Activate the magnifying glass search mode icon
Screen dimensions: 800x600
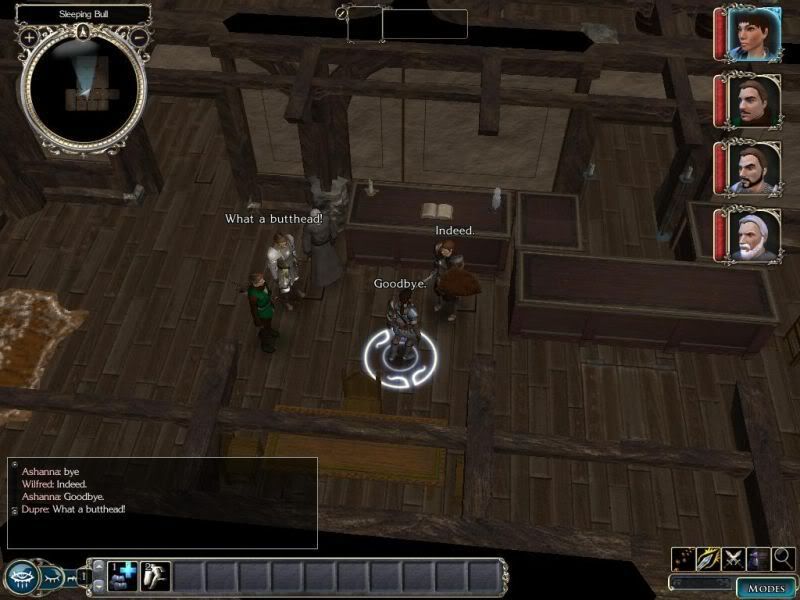pos(783,559)
